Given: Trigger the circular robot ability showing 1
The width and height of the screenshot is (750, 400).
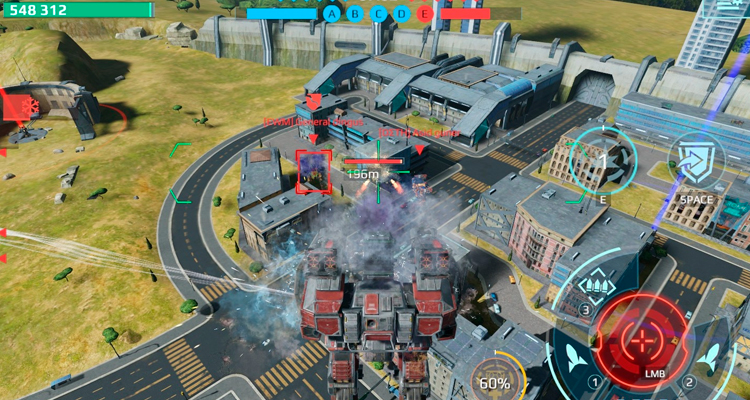Looking at the screenshot, I should (x=602, y=161).
